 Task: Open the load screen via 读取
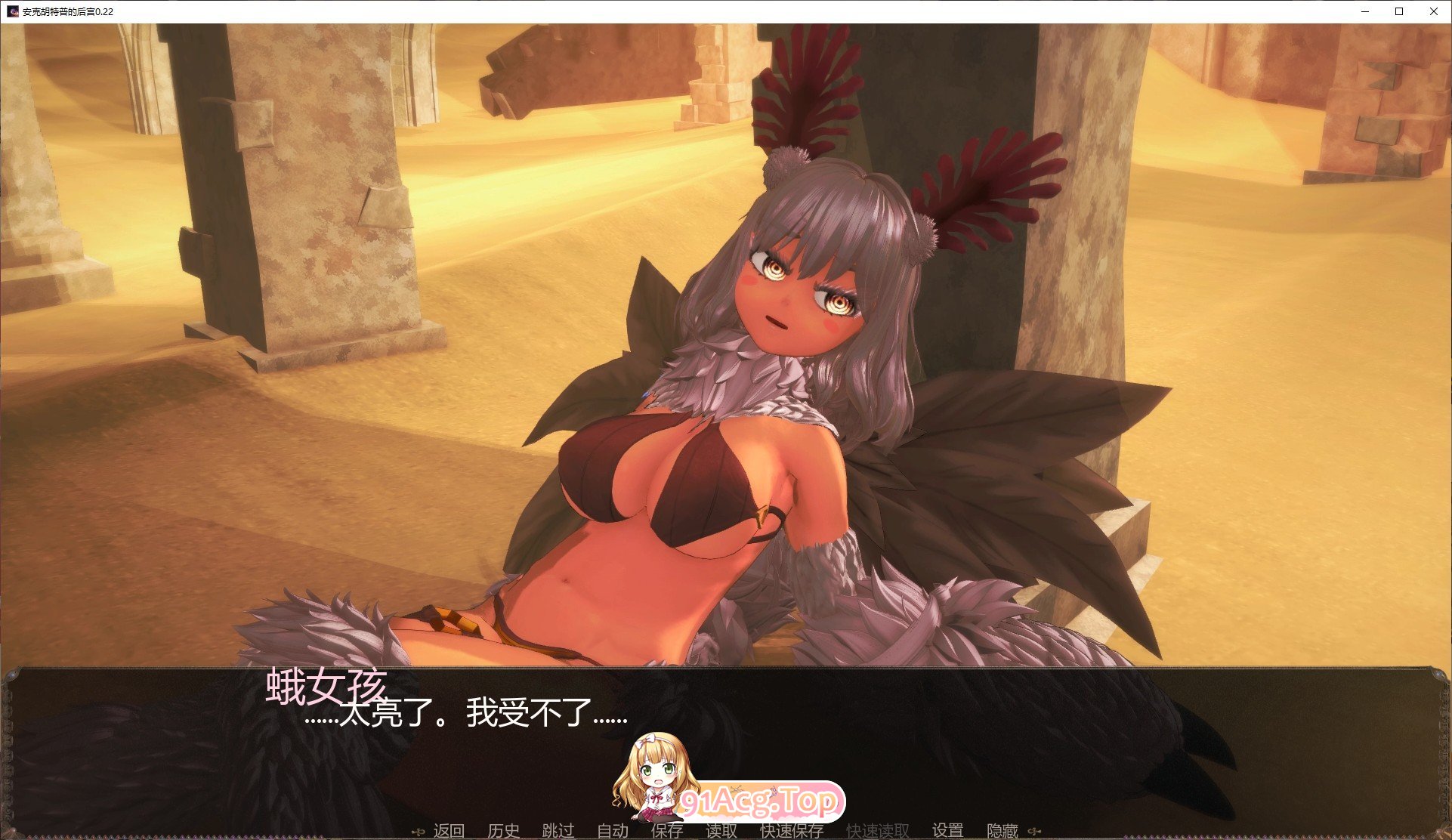point(721,829)
